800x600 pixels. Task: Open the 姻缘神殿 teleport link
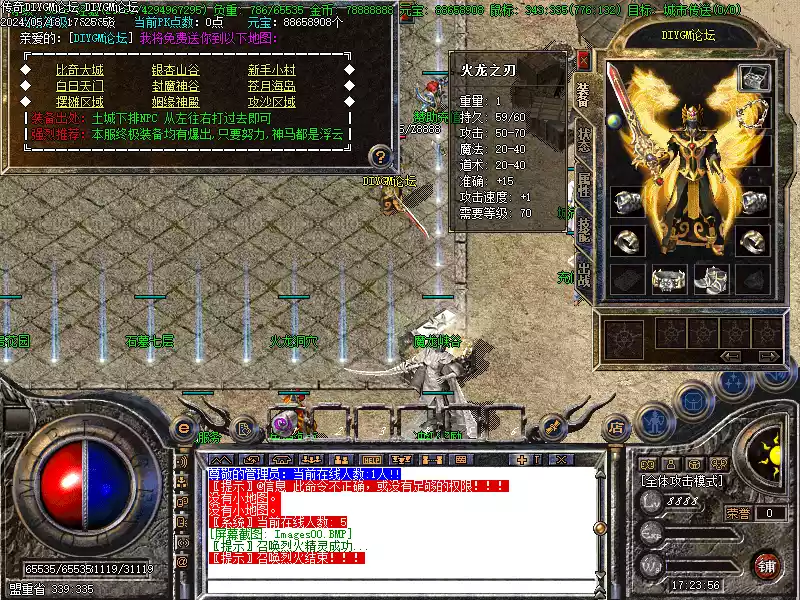click(x=175, y=101)
